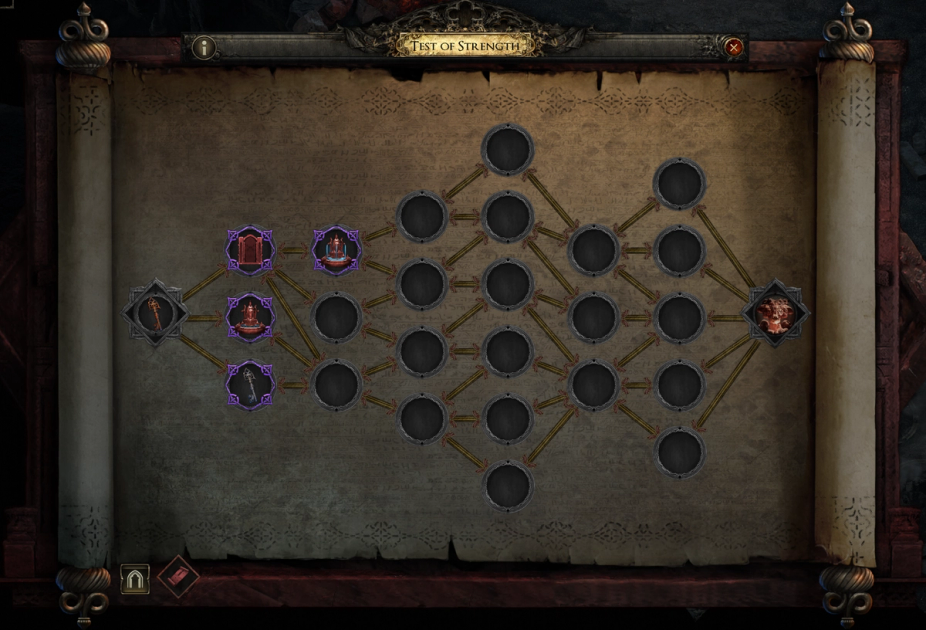Select the final boss node
The width and height of the screenshot is (926, 630).
pos(776,314)
